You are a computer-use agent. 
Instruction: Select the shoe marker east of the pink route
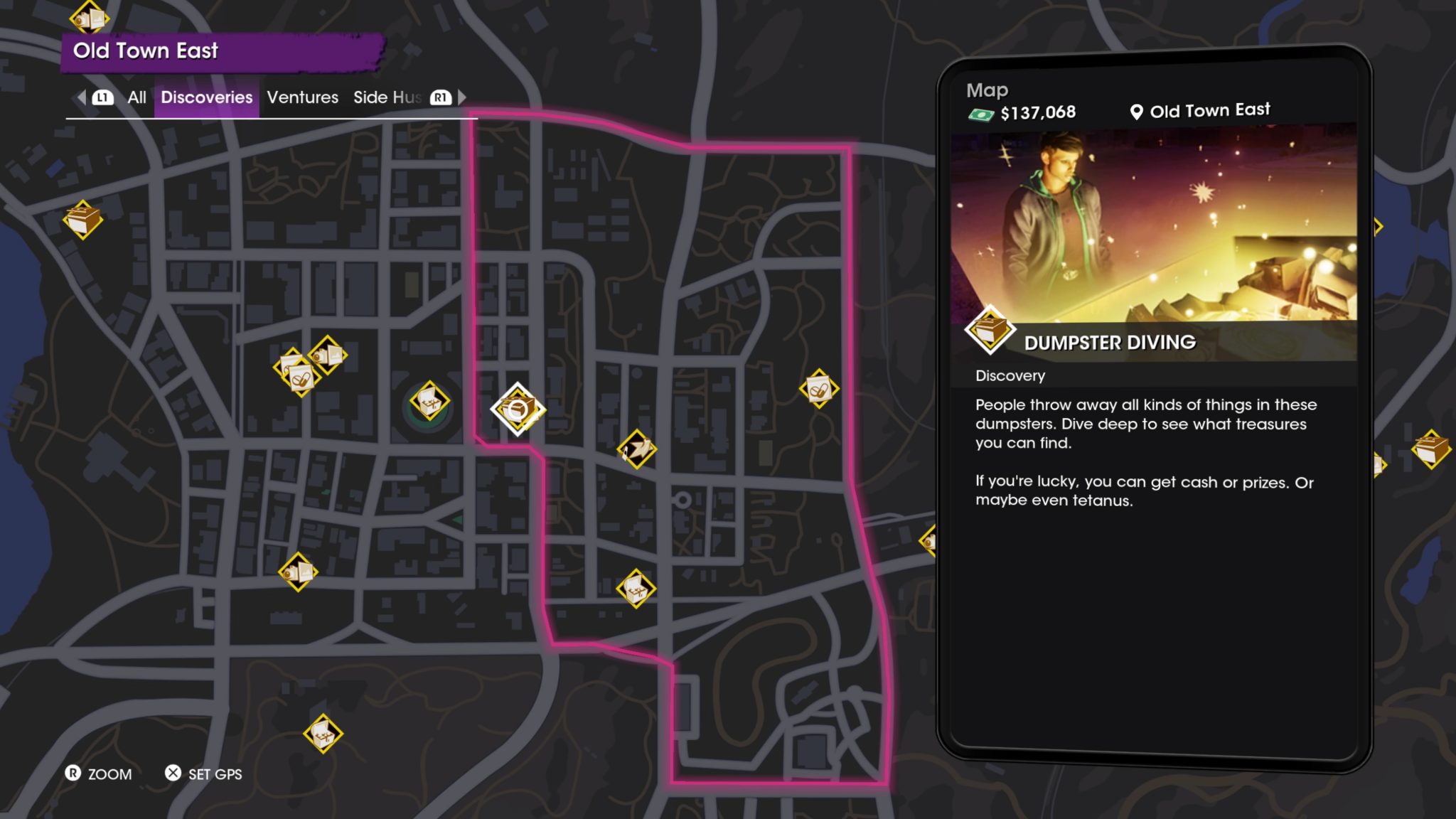[x=636, y=449]
